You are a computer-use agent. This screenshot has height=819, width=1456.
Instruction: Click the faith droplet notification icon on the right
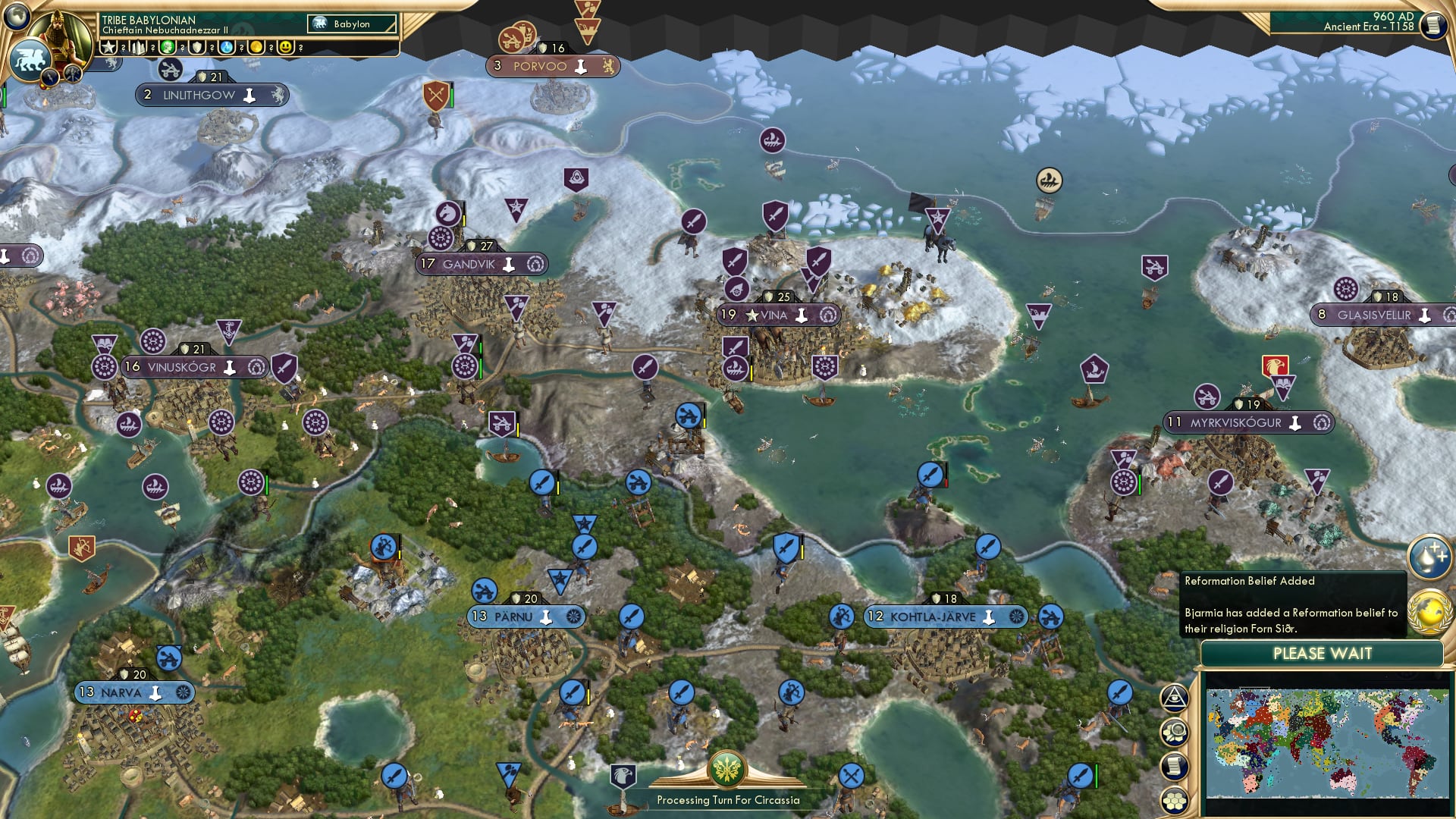point(1429,557)
